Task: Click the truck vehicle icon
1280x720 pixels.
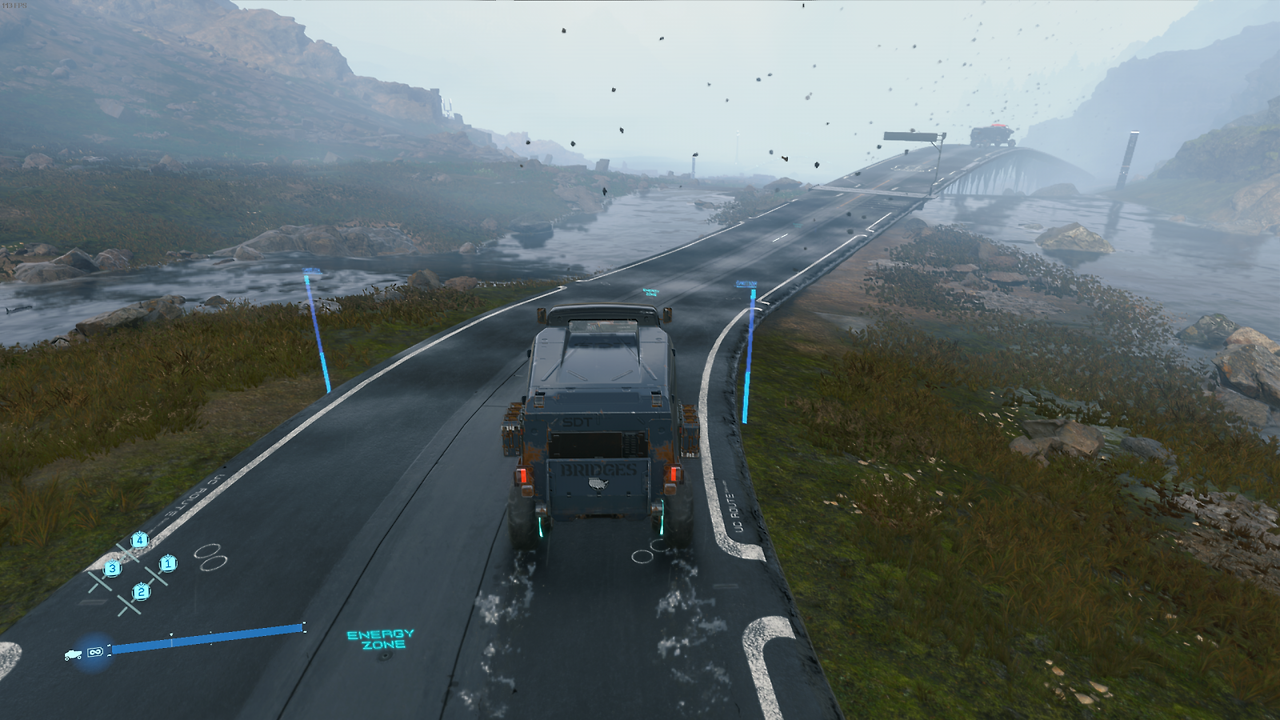Action: click(73, 654)
